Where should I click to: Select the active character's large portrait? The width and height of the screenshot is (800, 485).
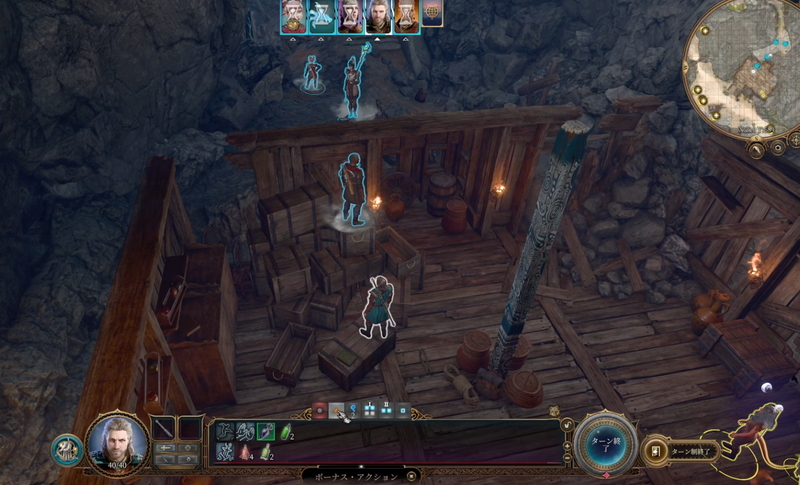117,443
